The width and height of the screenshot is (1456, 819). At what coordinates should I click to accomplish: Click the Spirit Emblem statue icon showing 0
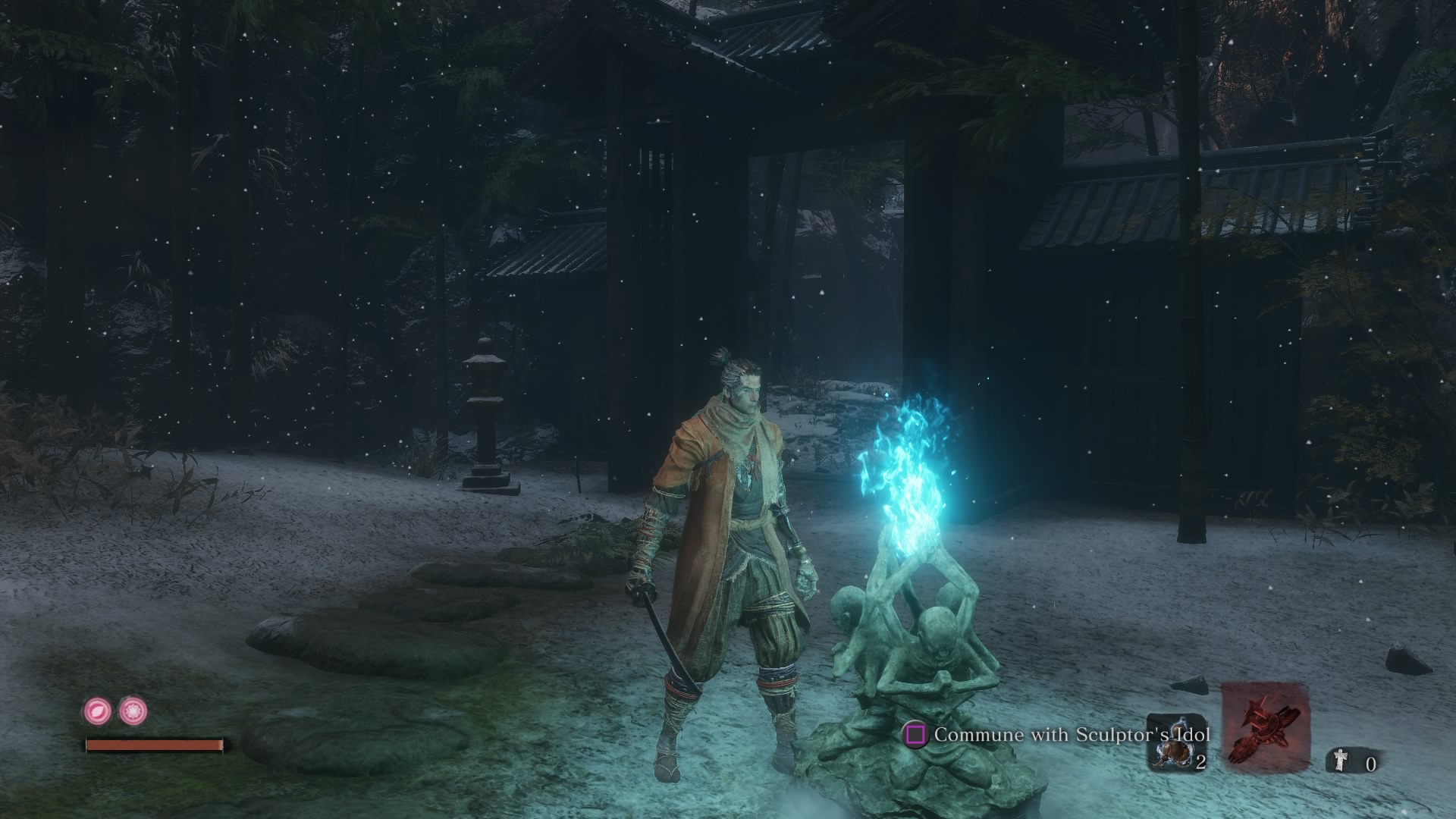(1341, 761)
